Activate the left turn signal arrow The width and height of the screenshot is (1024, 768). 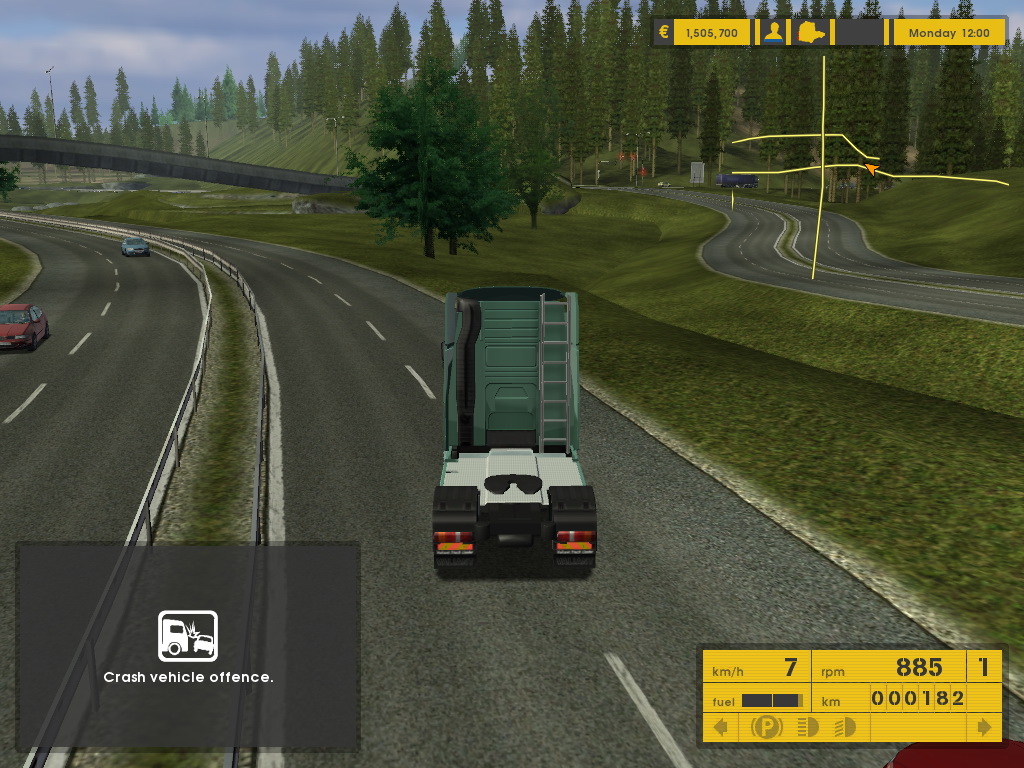[x=719, y=727]
